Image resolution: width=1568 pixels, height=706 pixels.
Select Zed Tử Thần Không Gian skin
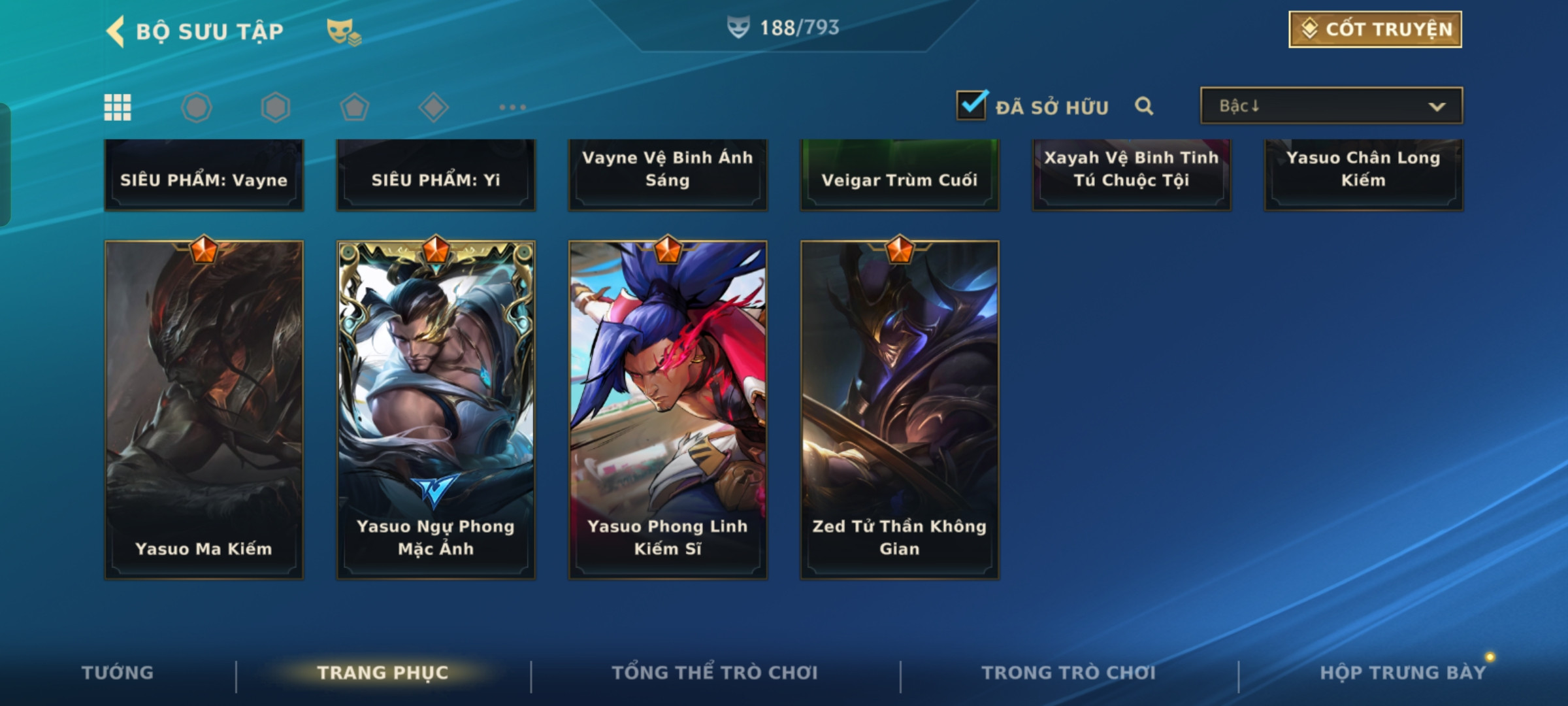click(x=900, y=409)
